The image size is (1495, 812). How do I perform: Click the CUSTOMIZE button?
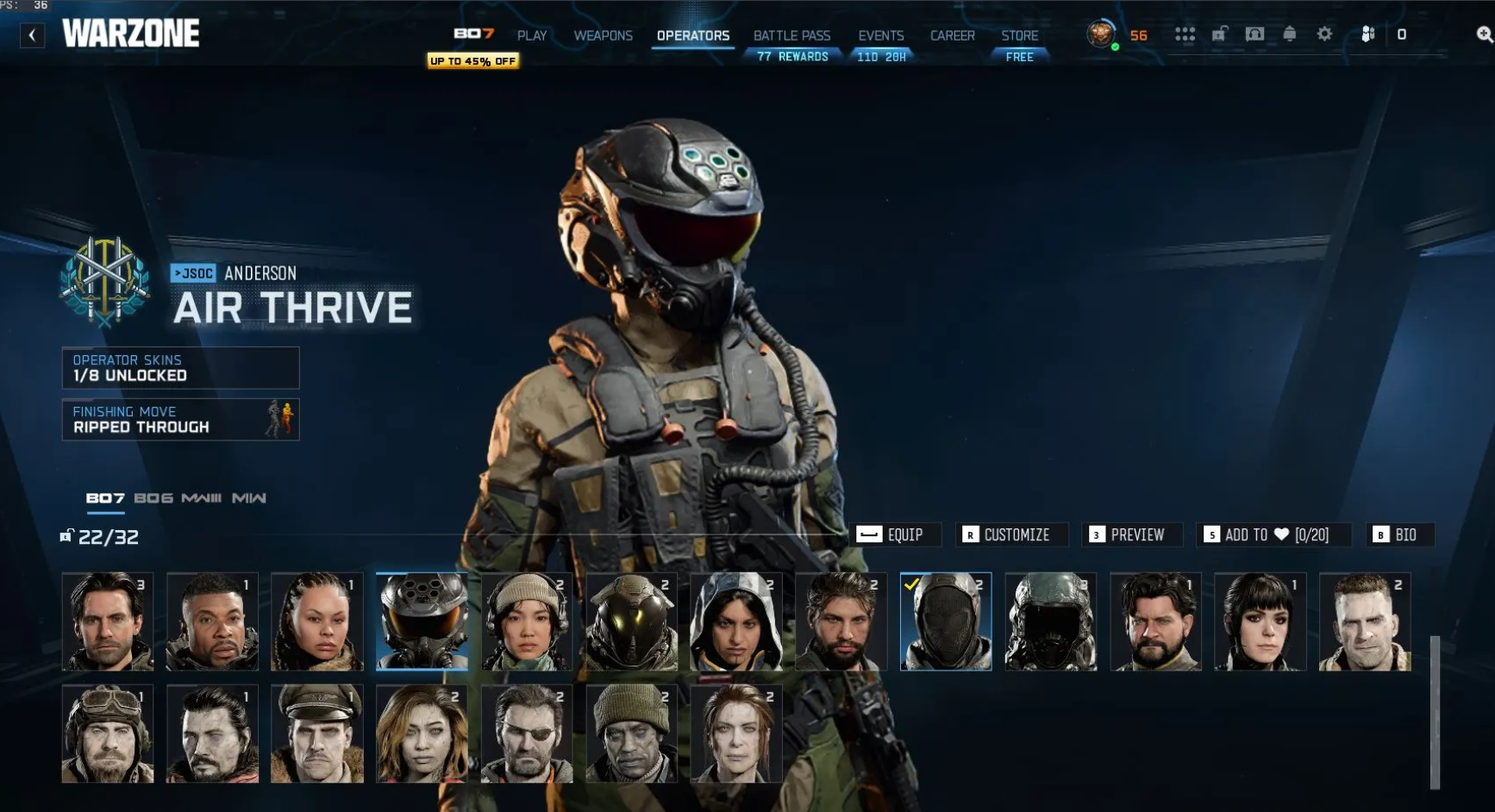[x=1011, y=534]
